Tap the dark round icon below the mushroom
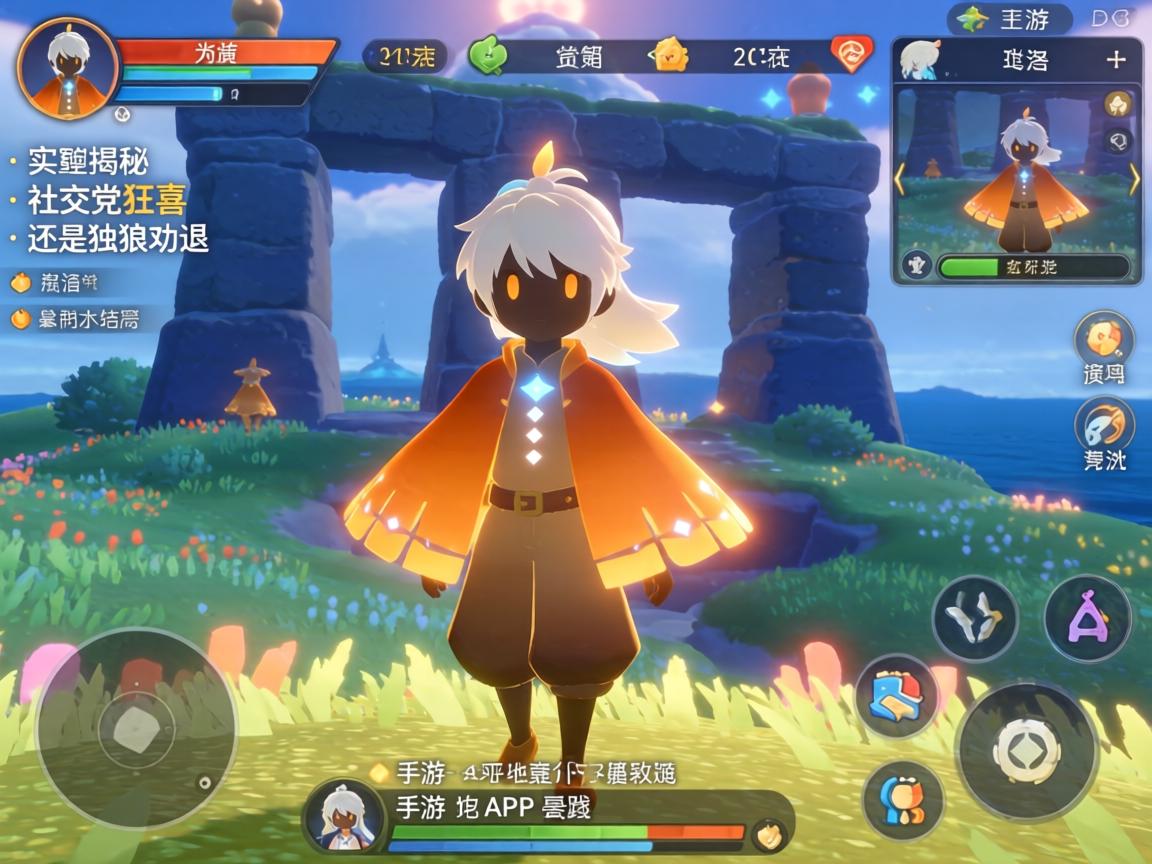This screenshot has width=1152, height=864. coord(1119,140)
